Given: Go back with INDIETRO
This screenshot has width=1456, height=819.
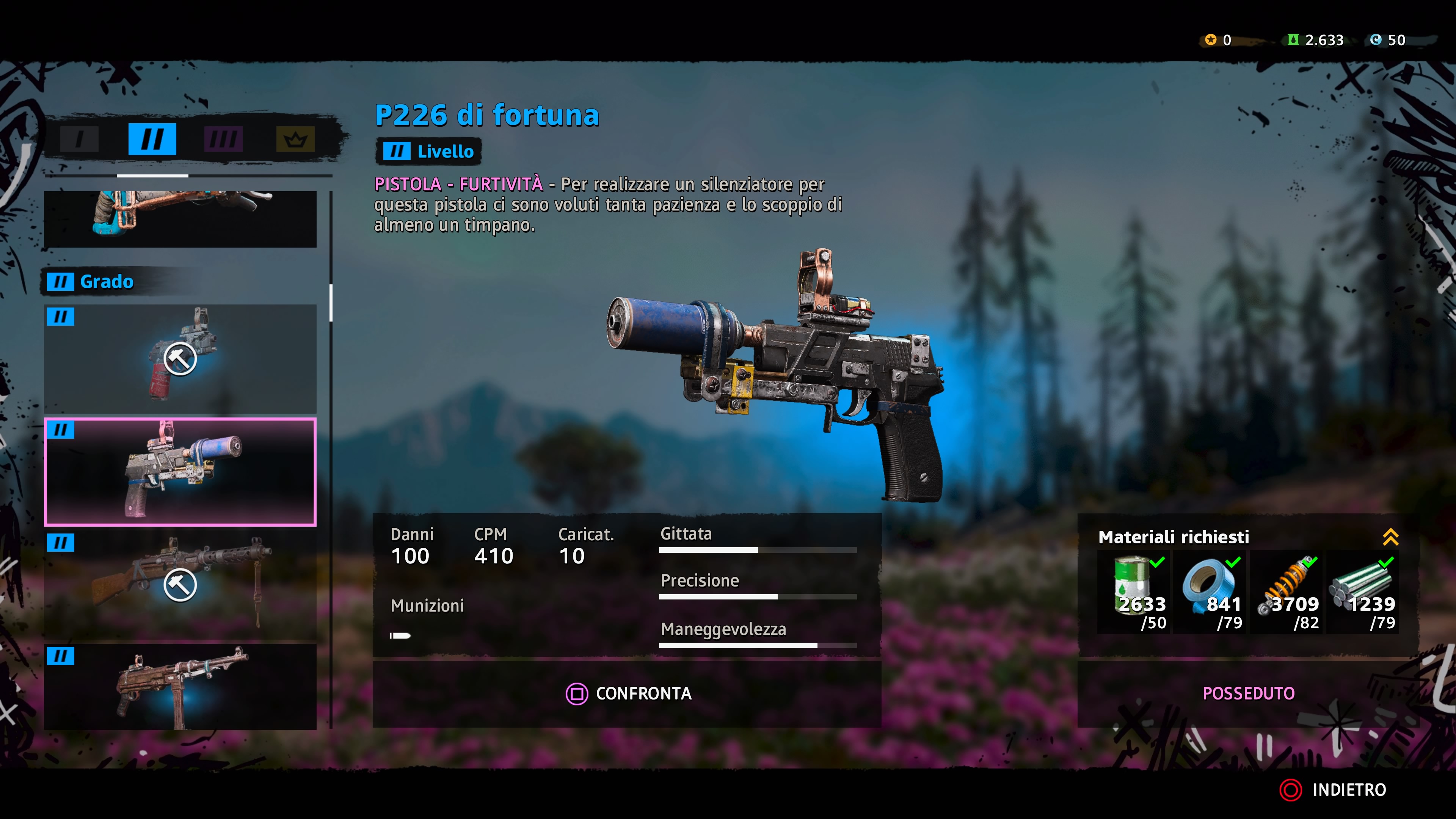Looking at the screenshot, I should [x=1334, y=789].
